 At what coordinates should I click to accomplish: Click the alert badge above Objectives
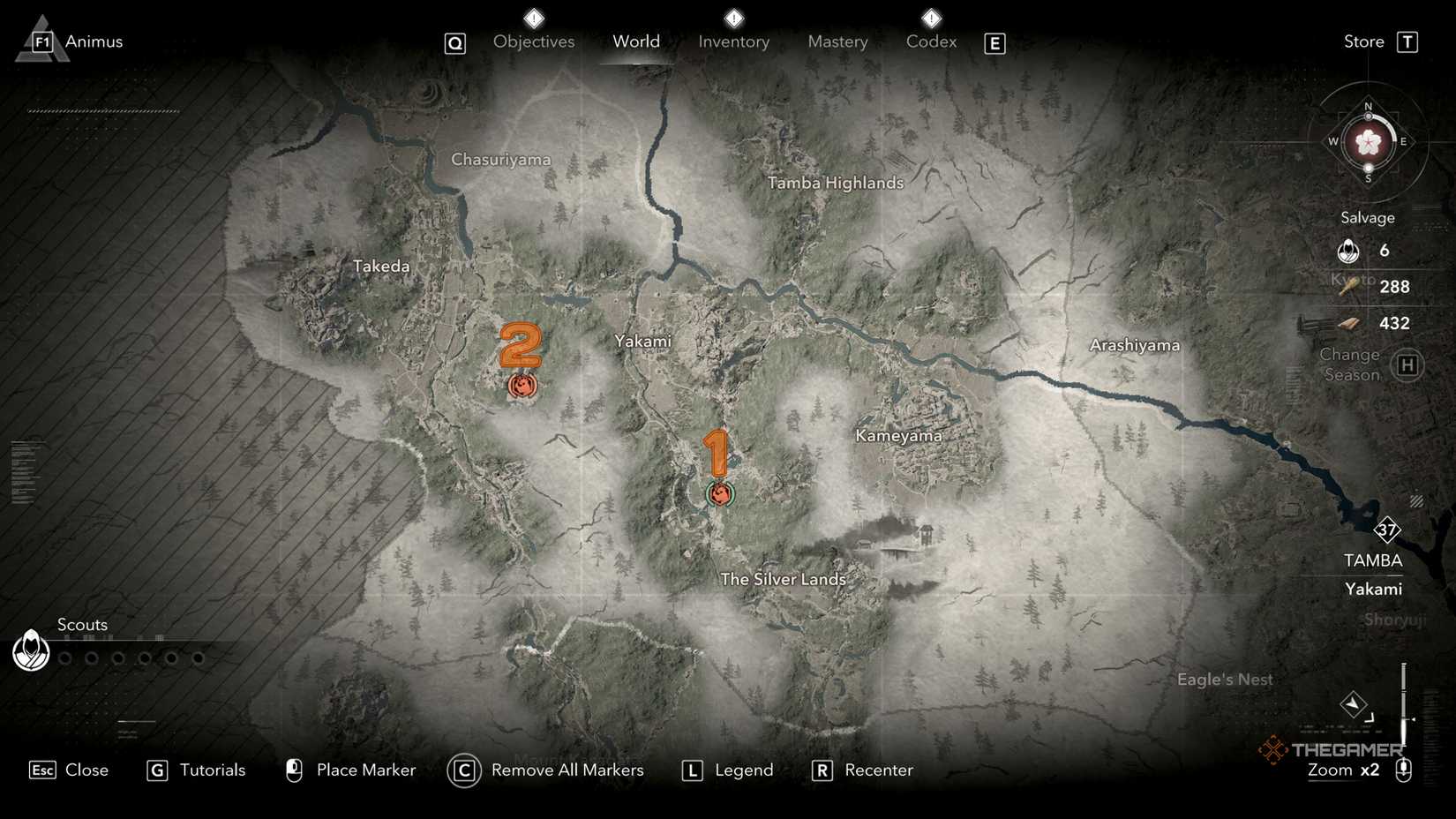pyautogui.click(x=533, y=17)
